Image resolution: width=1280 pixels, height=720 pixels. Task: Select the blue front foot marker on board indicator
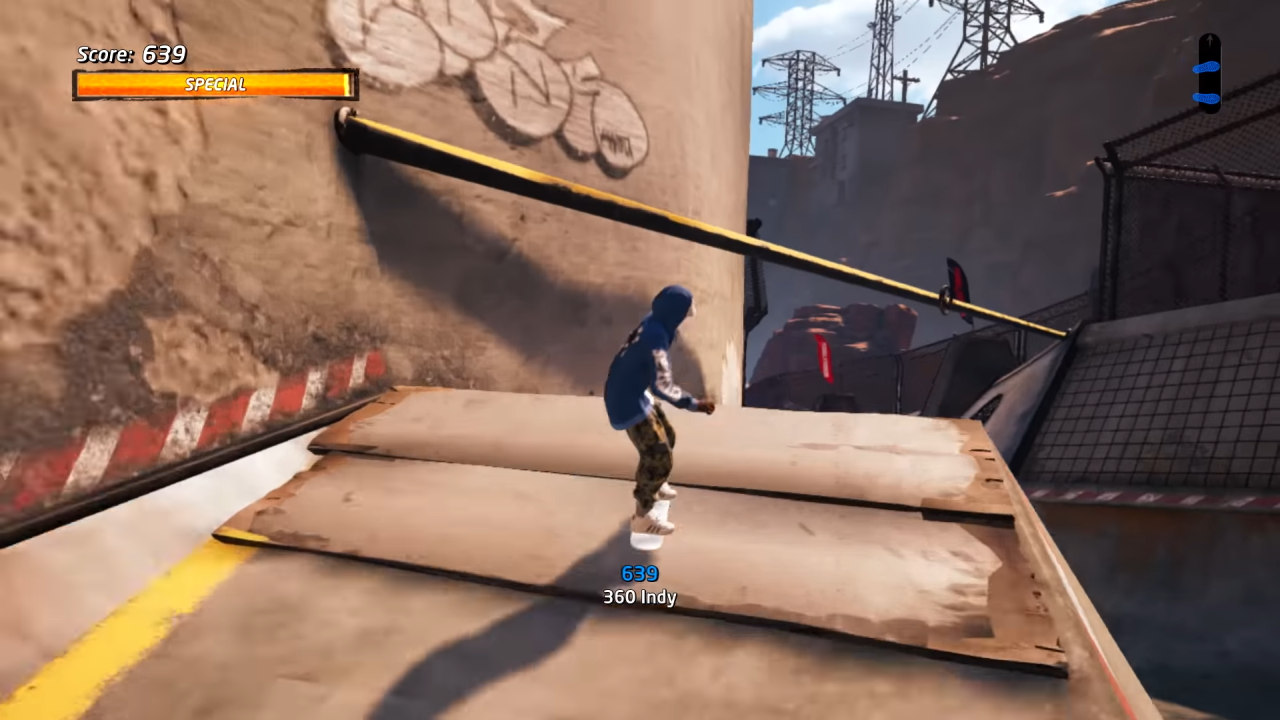pos(1206,67)
